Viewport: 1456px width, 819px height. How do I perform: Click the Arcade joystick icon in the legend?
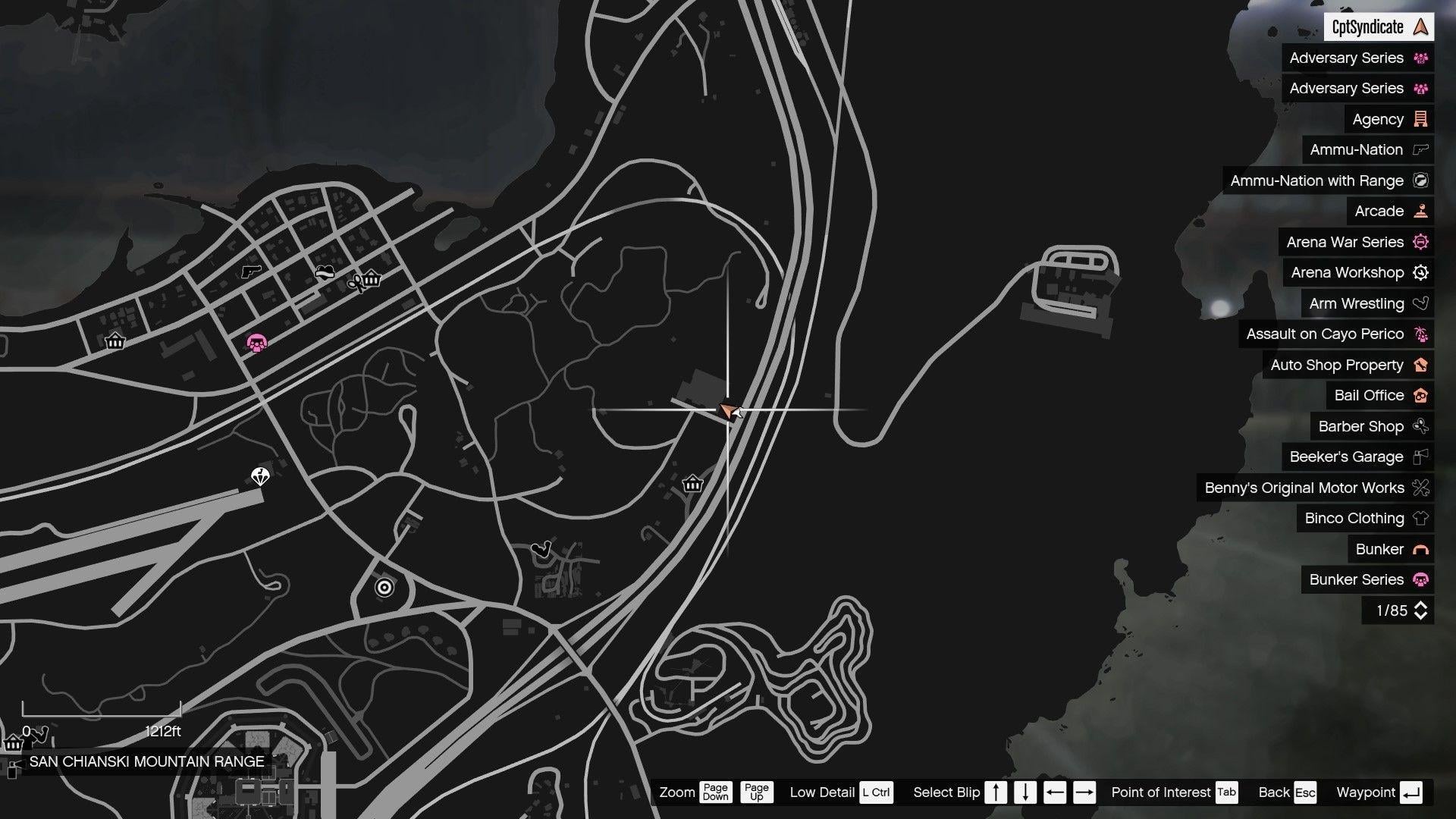(x=1420, y=211)
